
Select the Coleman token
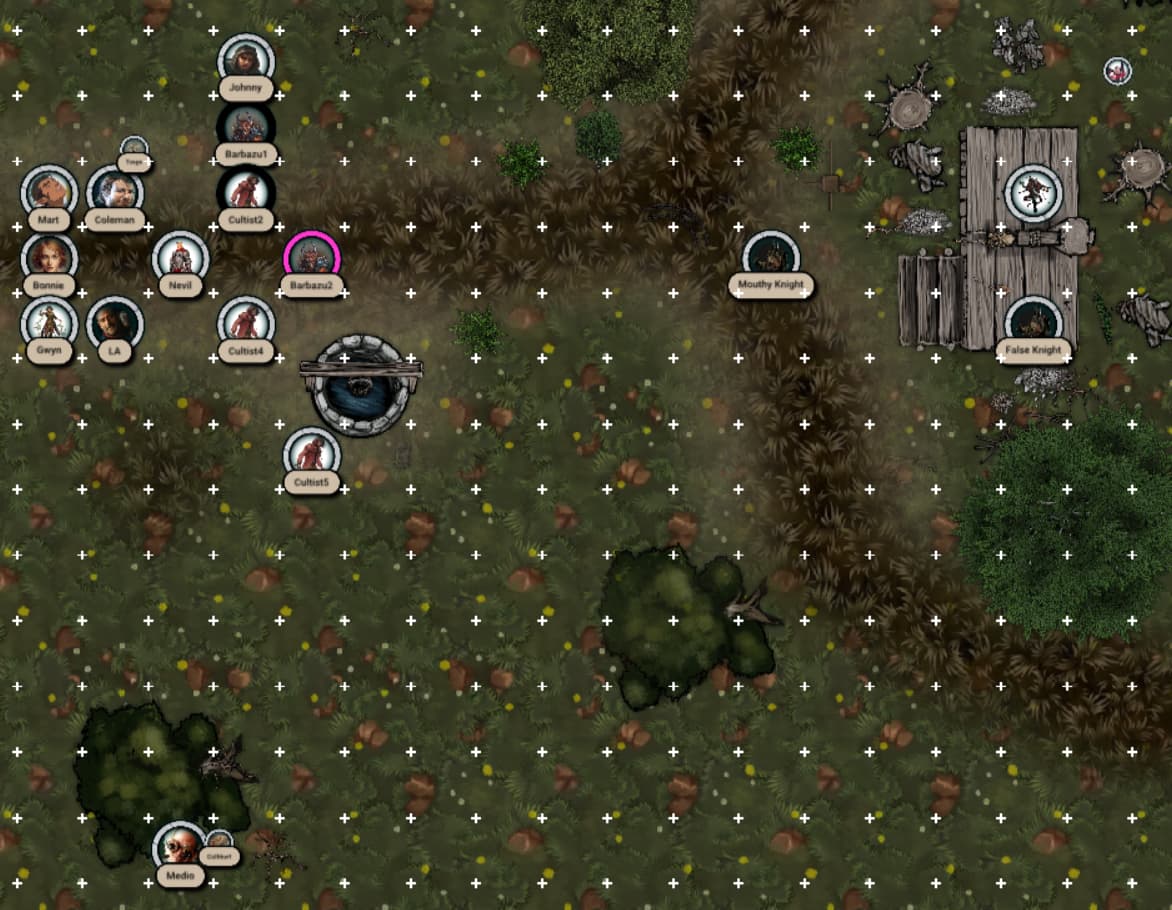tap(115, 193)
